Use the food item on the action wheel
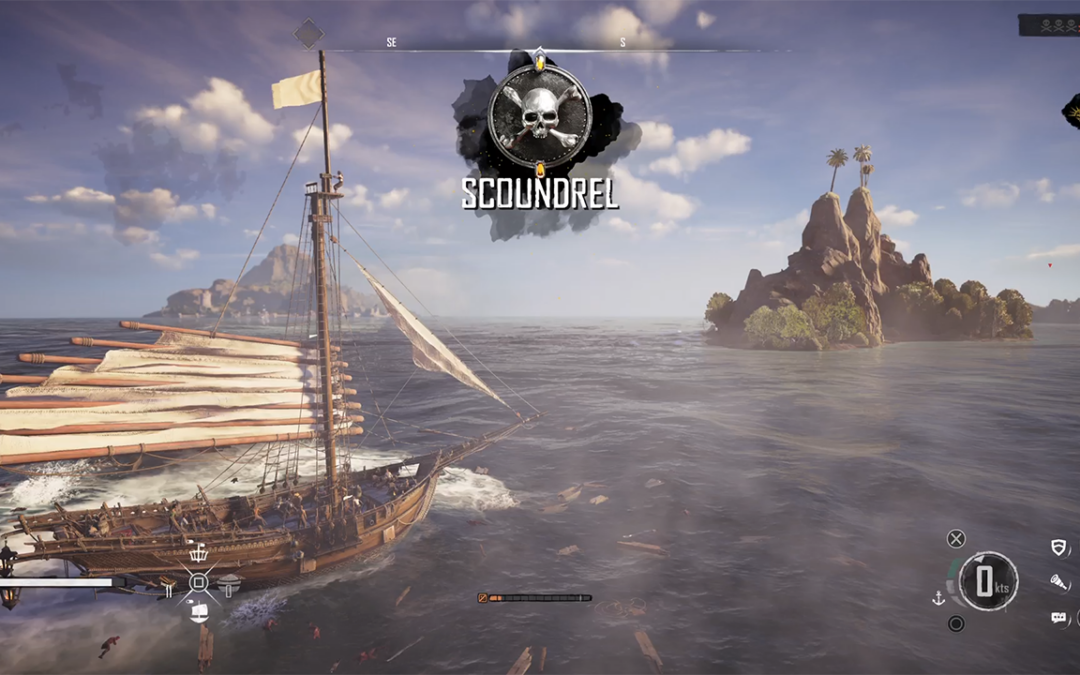 click(229, 582)
